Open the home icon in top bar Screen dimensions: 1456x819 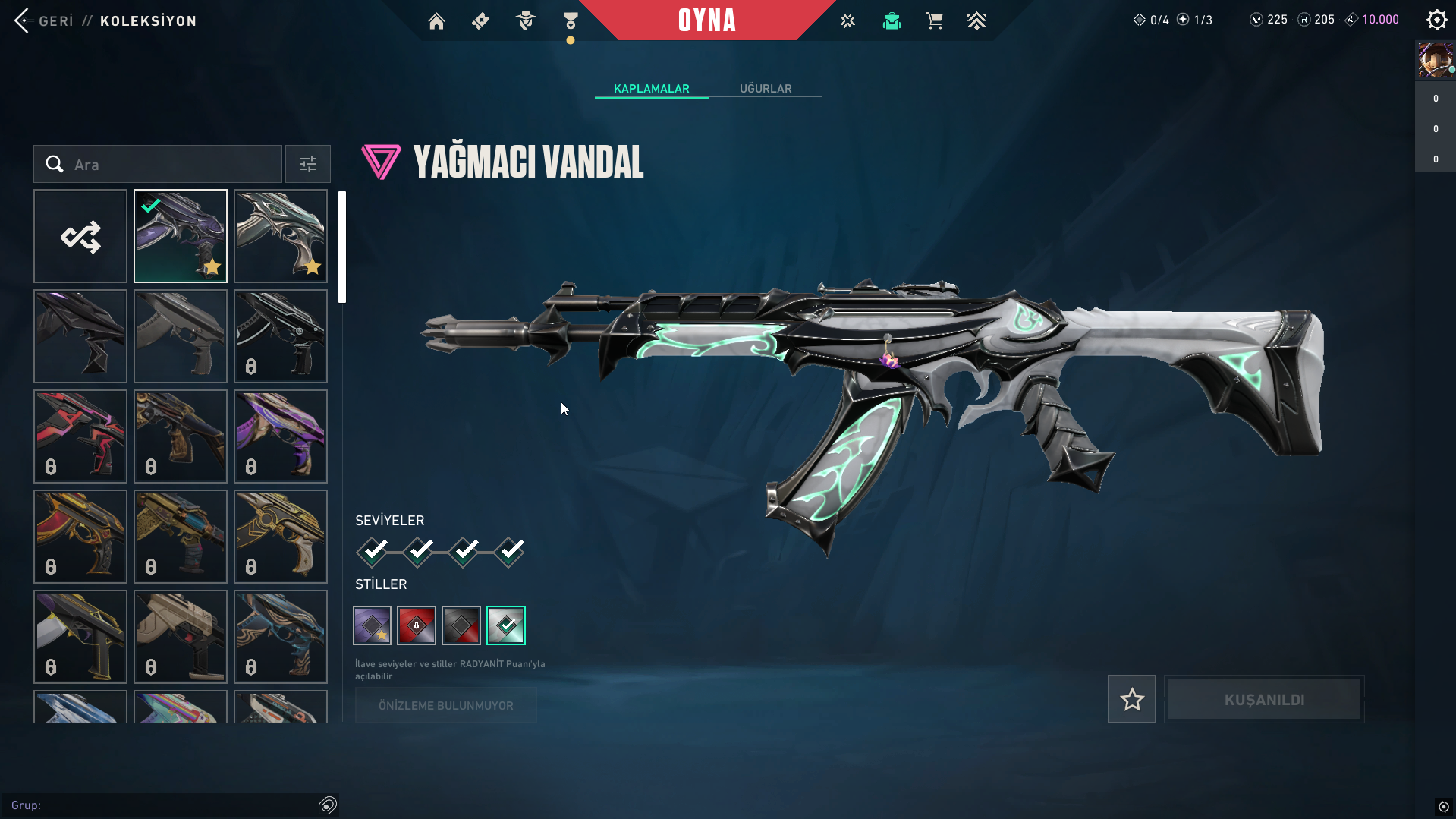coord(436,21)
